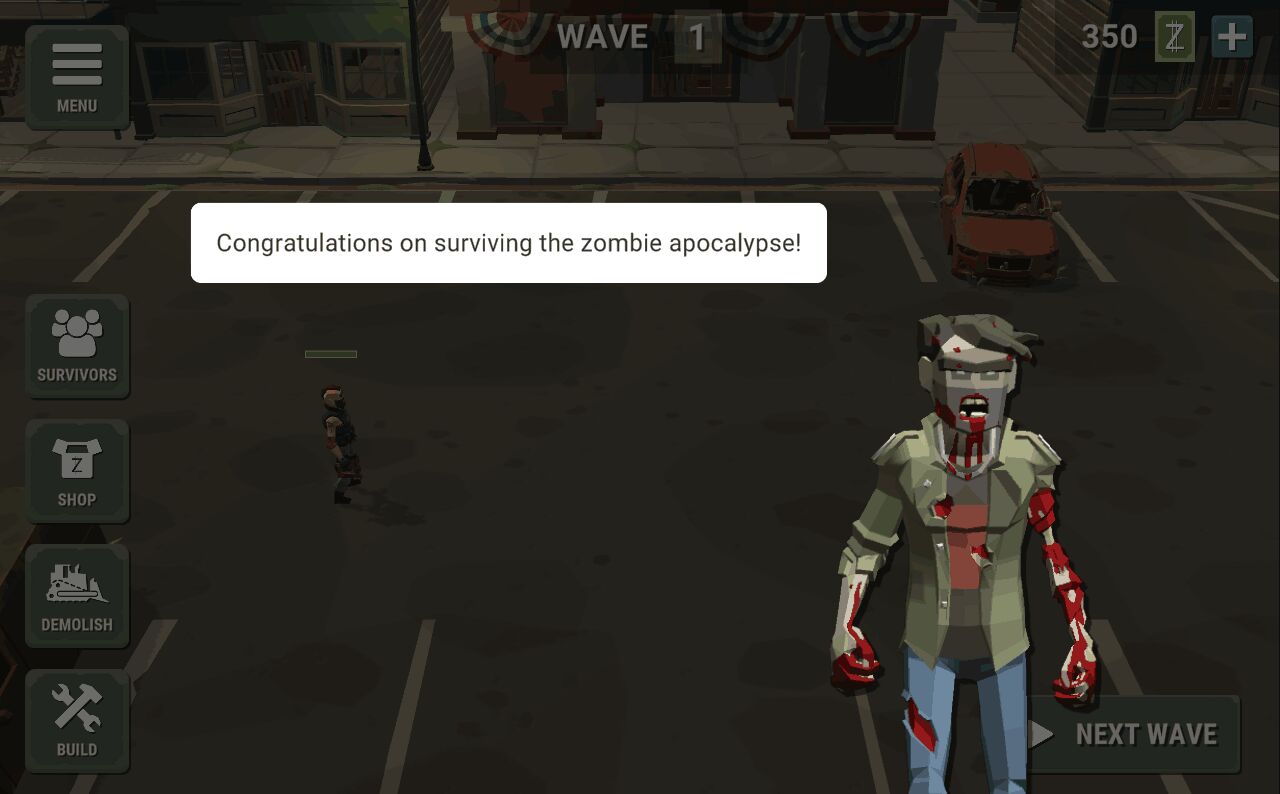Image resolution: width=1280 pixels, height=794 pixels.
Task: Start the Next Wave
Action: 1134,735
